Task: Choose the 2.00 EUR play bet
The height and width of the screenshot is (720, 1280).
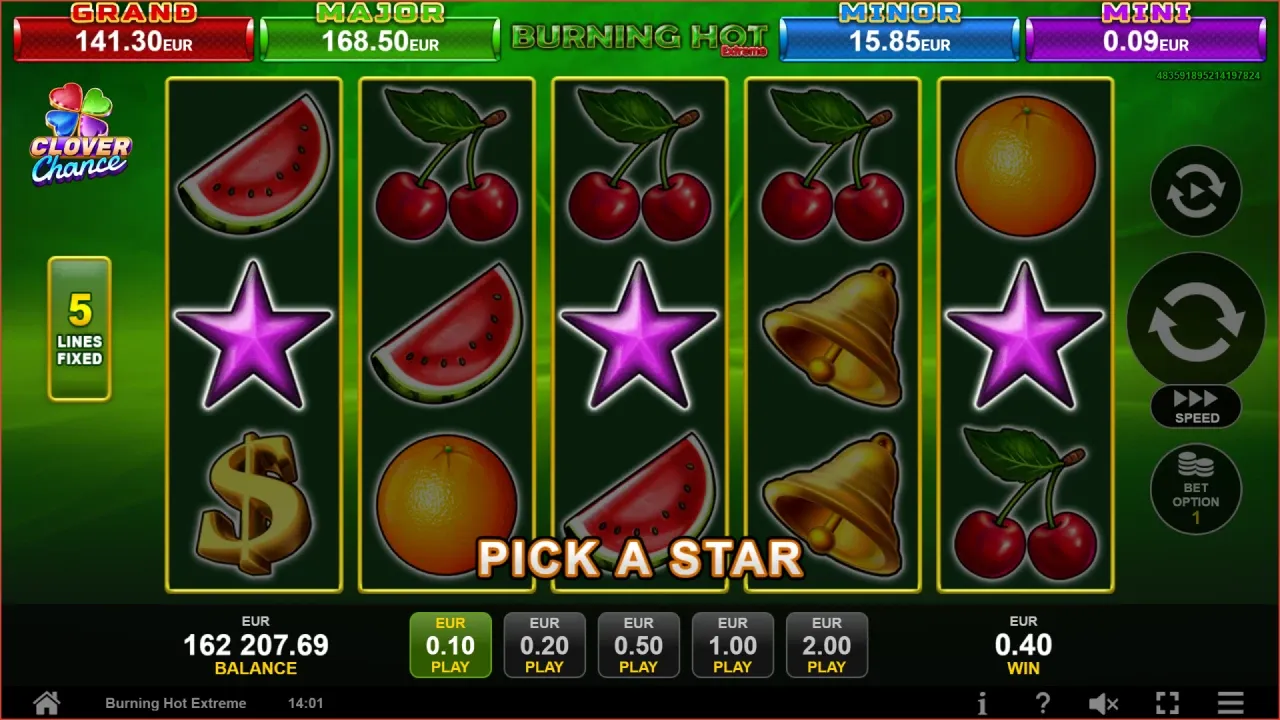Action: 826,645
